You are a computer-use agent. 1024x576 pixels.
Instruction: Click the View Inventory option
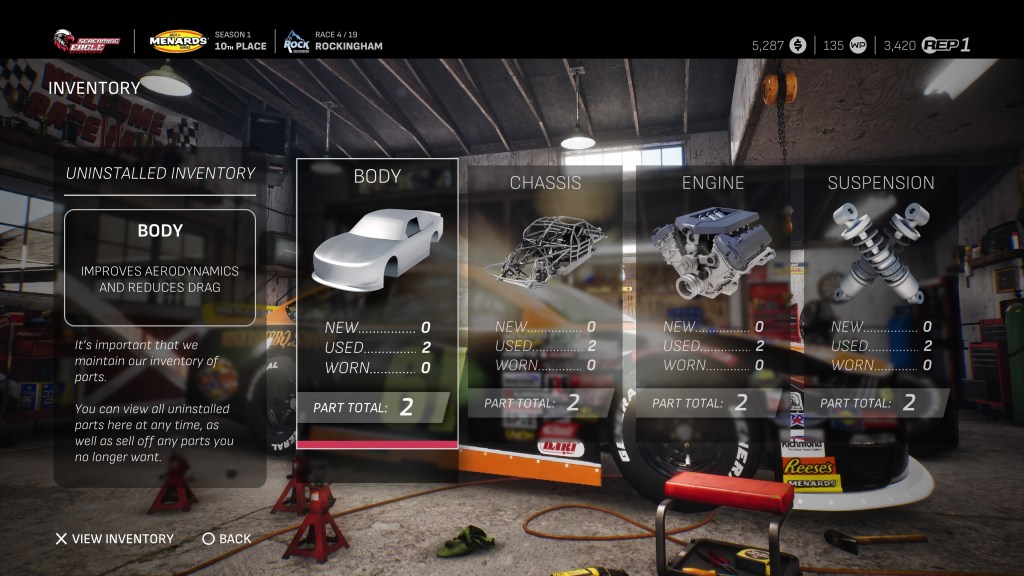tap(114, 539)
